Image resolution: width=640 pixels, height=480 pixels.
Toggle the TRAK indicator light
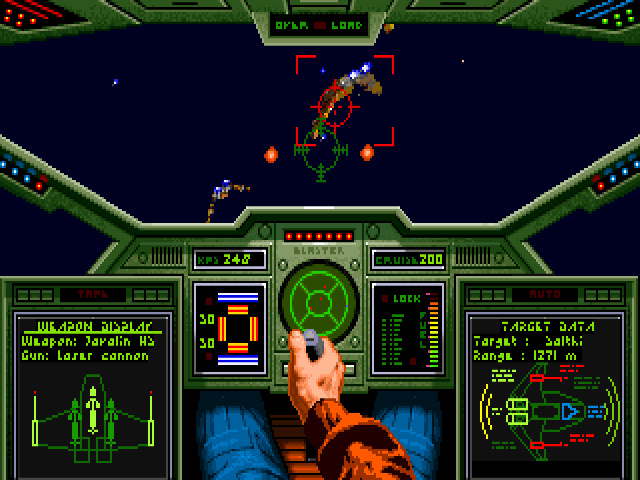click(x=93, y=295)
